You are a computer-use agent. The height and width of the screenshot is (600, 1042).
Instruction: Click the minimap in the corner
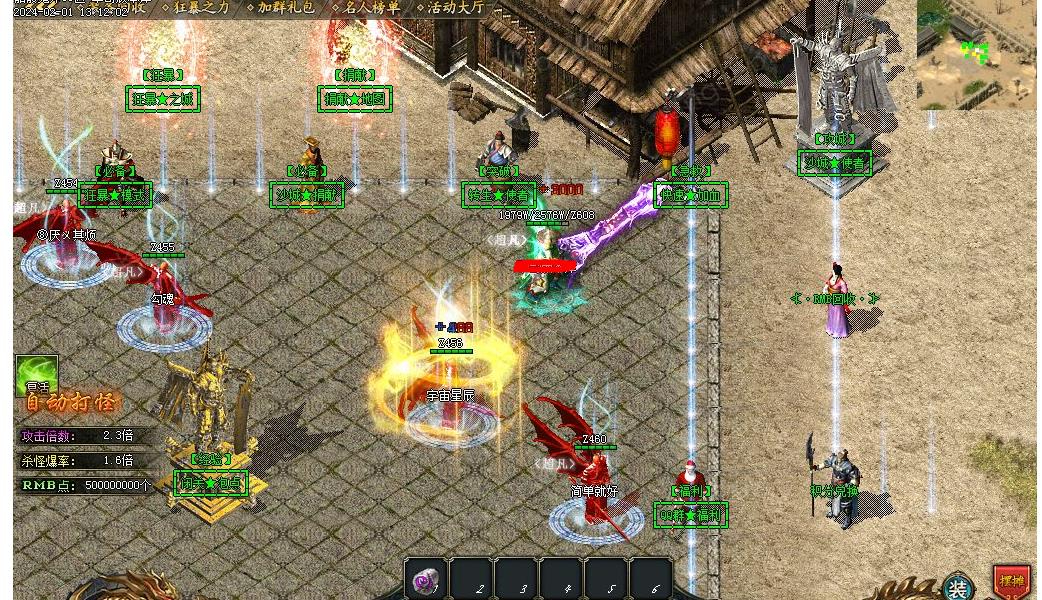pos(975,53)
